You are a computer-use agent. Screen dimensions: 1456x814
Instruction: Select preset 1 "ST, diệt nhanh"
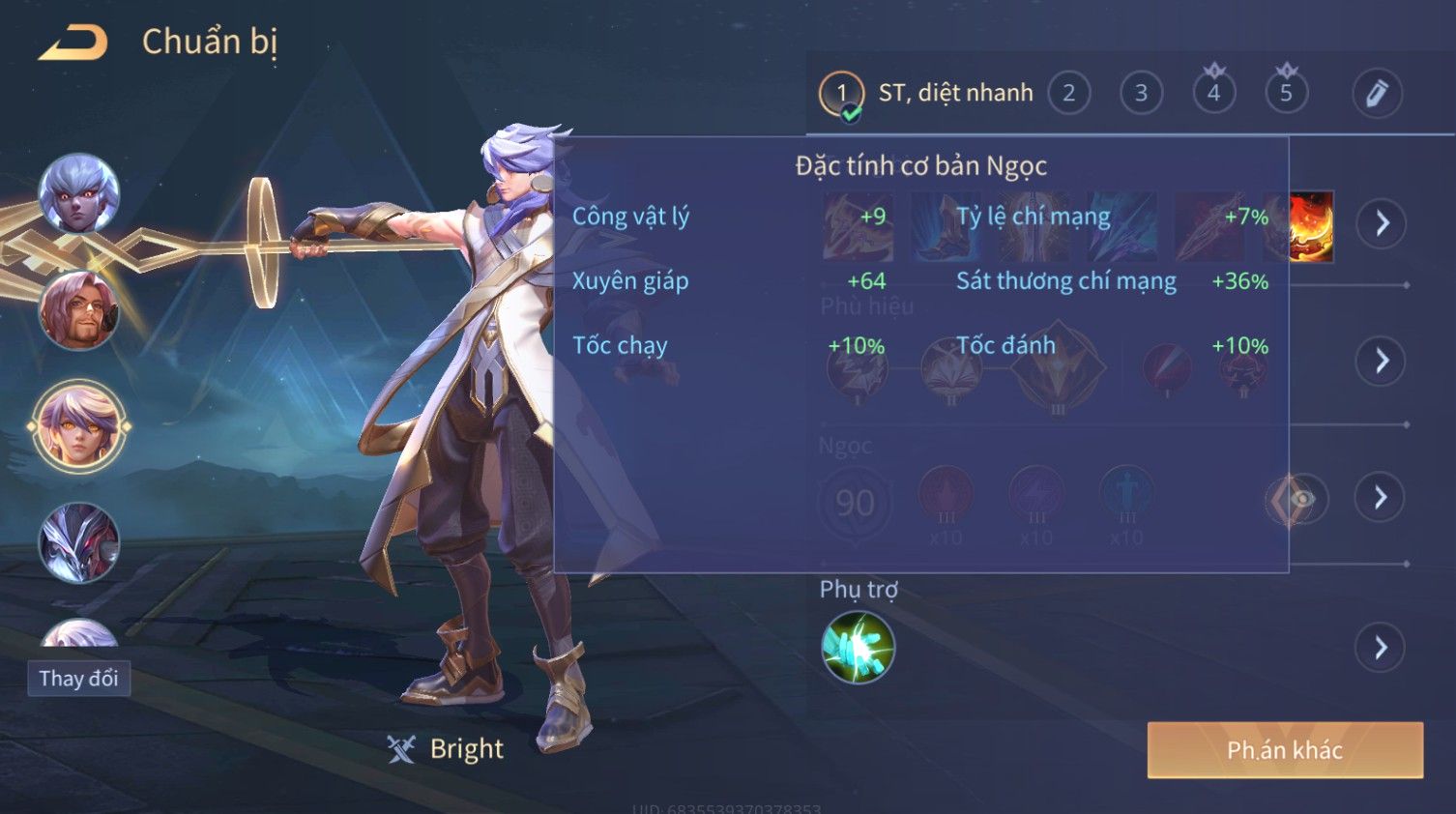click(x=926, y=94)
